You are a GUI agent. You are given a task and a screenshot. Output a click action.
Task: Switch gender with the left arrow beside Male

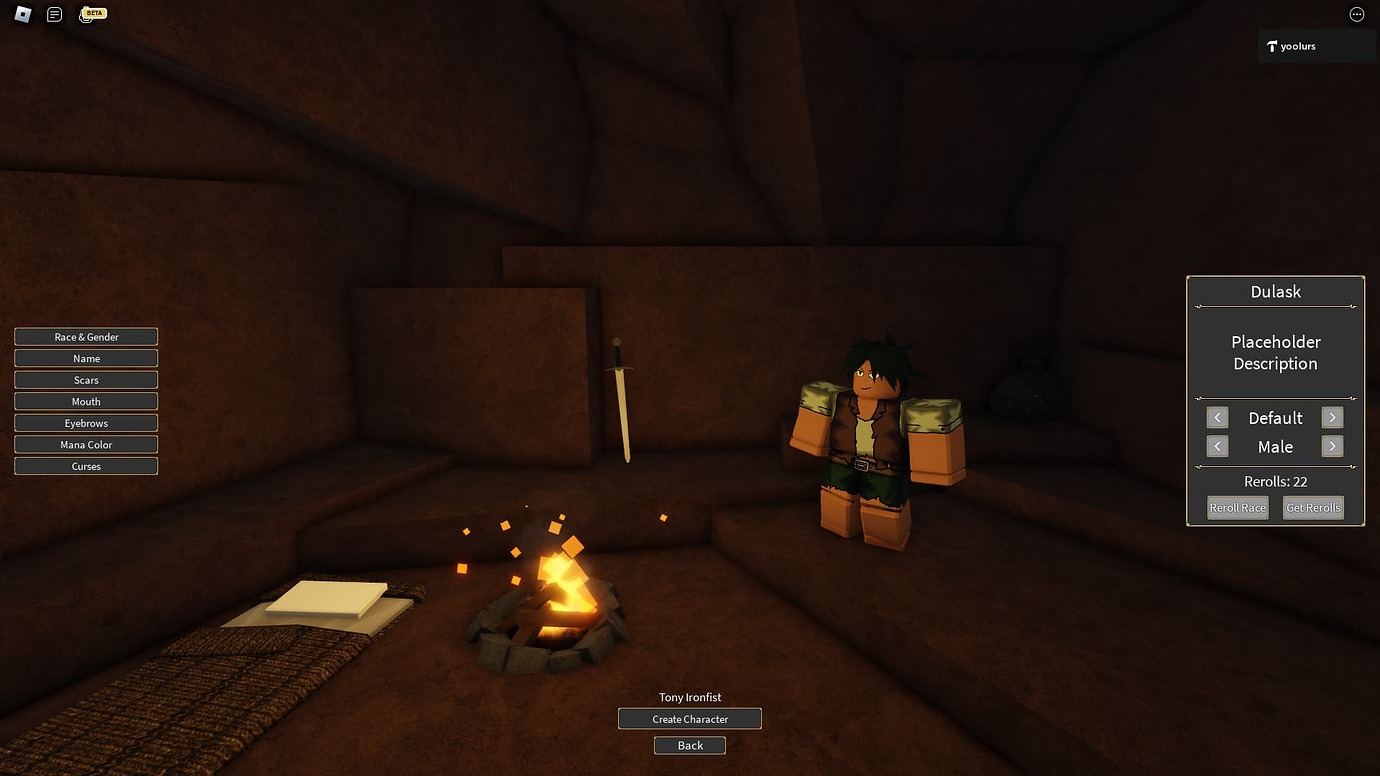click(x=1217, y=446)
